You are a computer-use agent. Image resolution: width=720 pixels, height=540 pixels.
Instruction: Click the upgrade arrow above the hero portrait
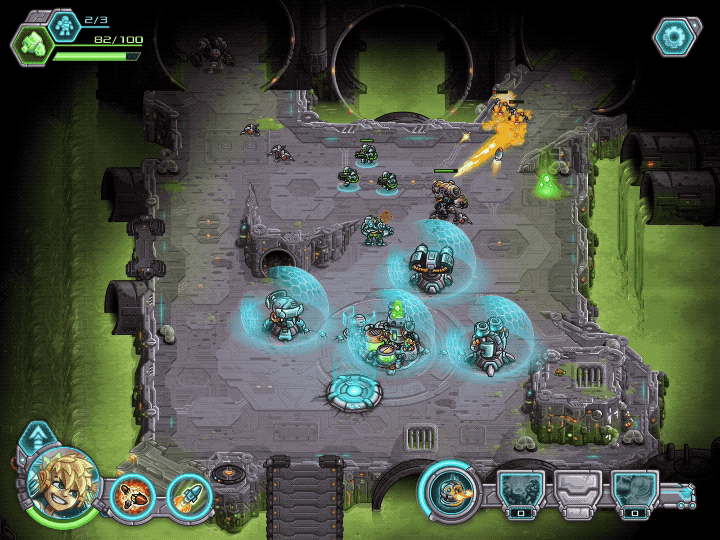[x=37, y=436]
